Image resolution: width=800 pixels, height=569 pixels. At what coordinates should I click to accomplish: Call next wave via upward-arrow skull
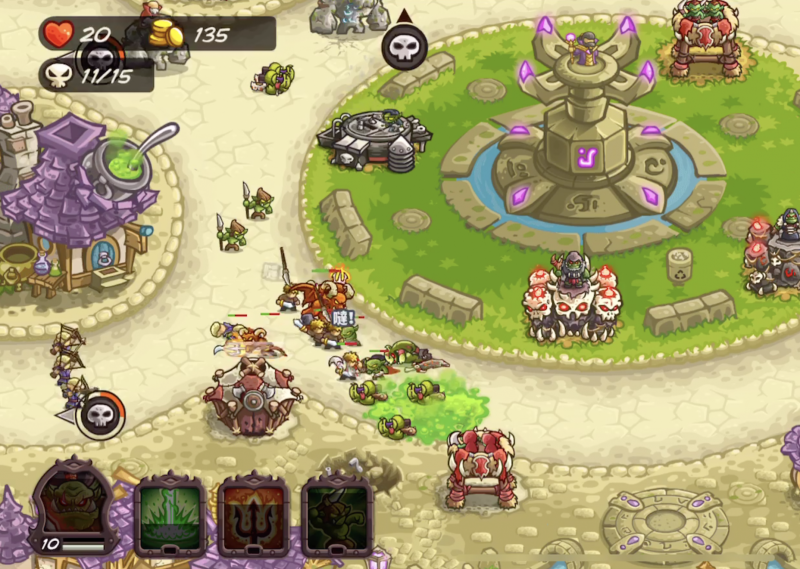click(404, 47)
